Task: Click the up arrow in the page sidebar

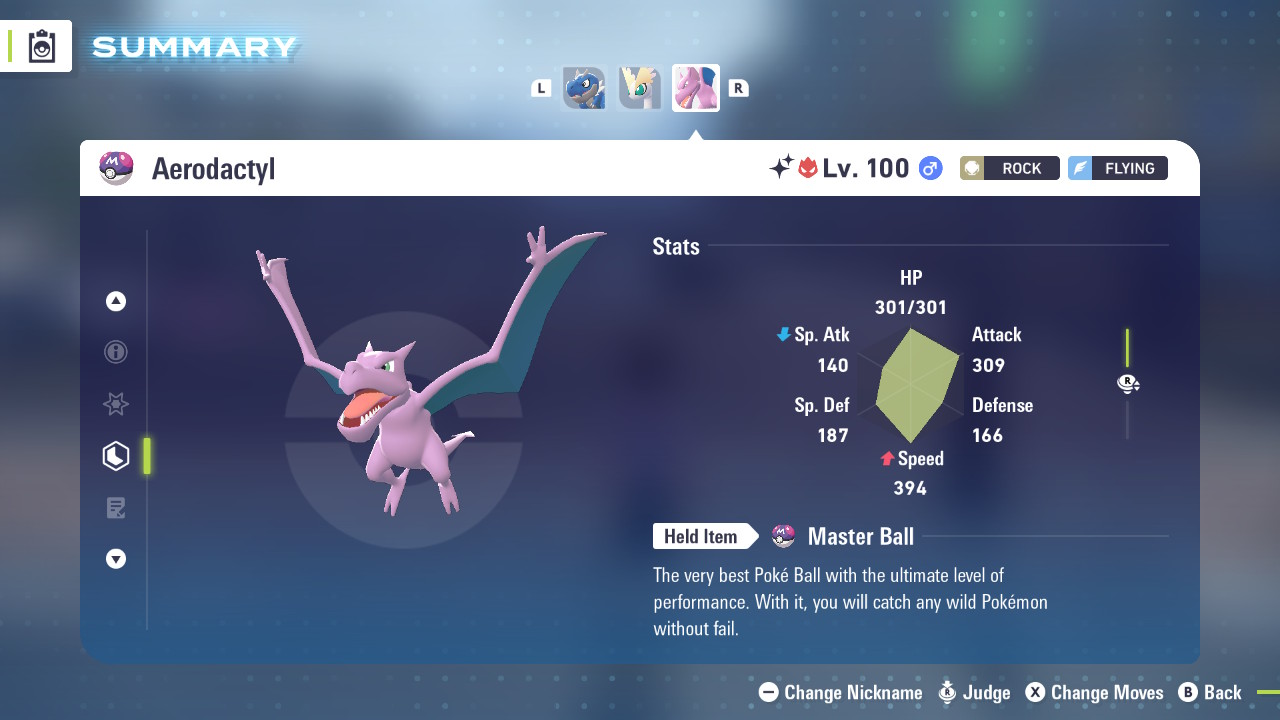Action: [x=116, y=301]
